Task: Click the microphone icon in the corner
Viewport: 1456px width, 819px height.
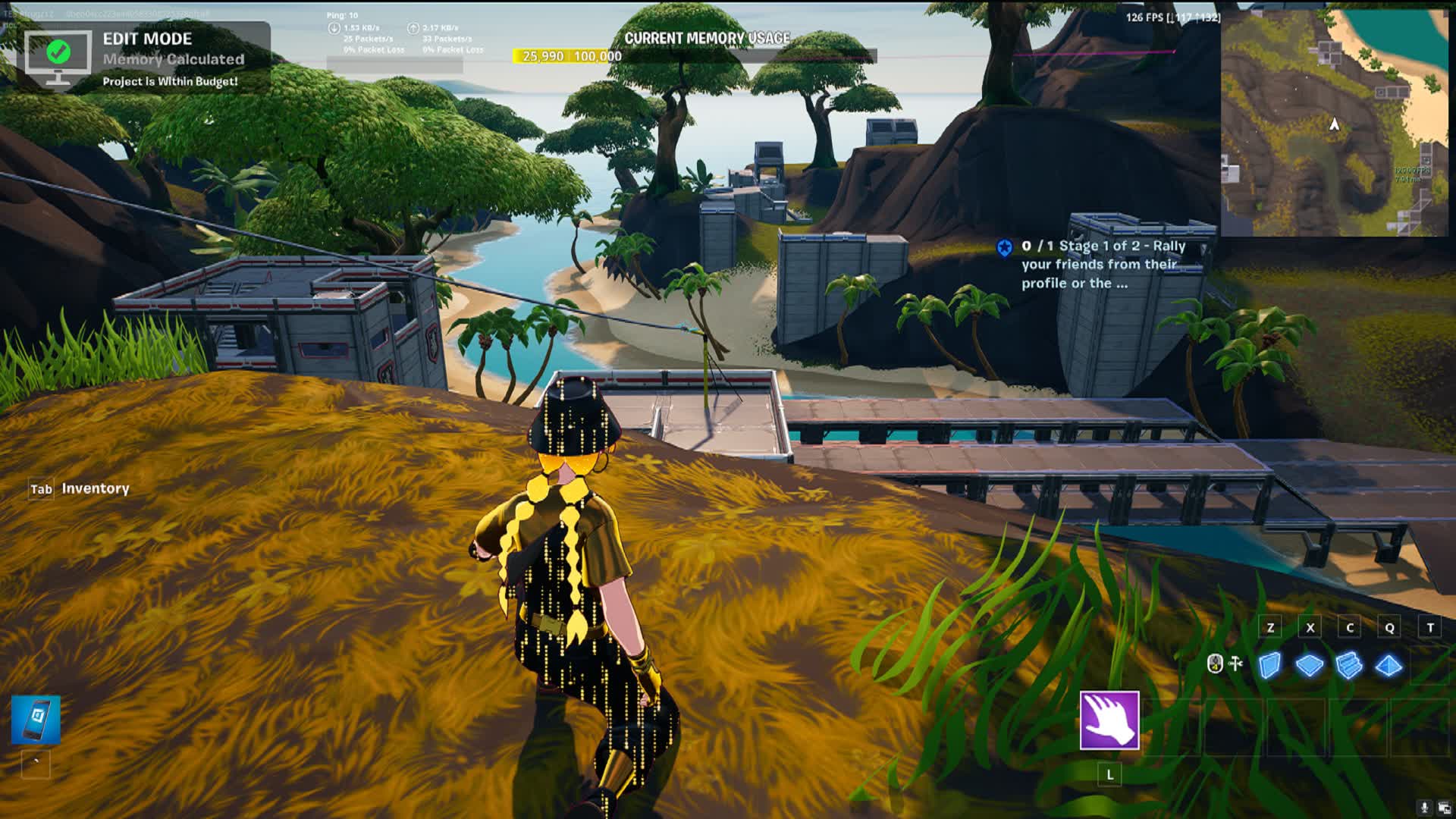Action: (x=1424, y=807)
